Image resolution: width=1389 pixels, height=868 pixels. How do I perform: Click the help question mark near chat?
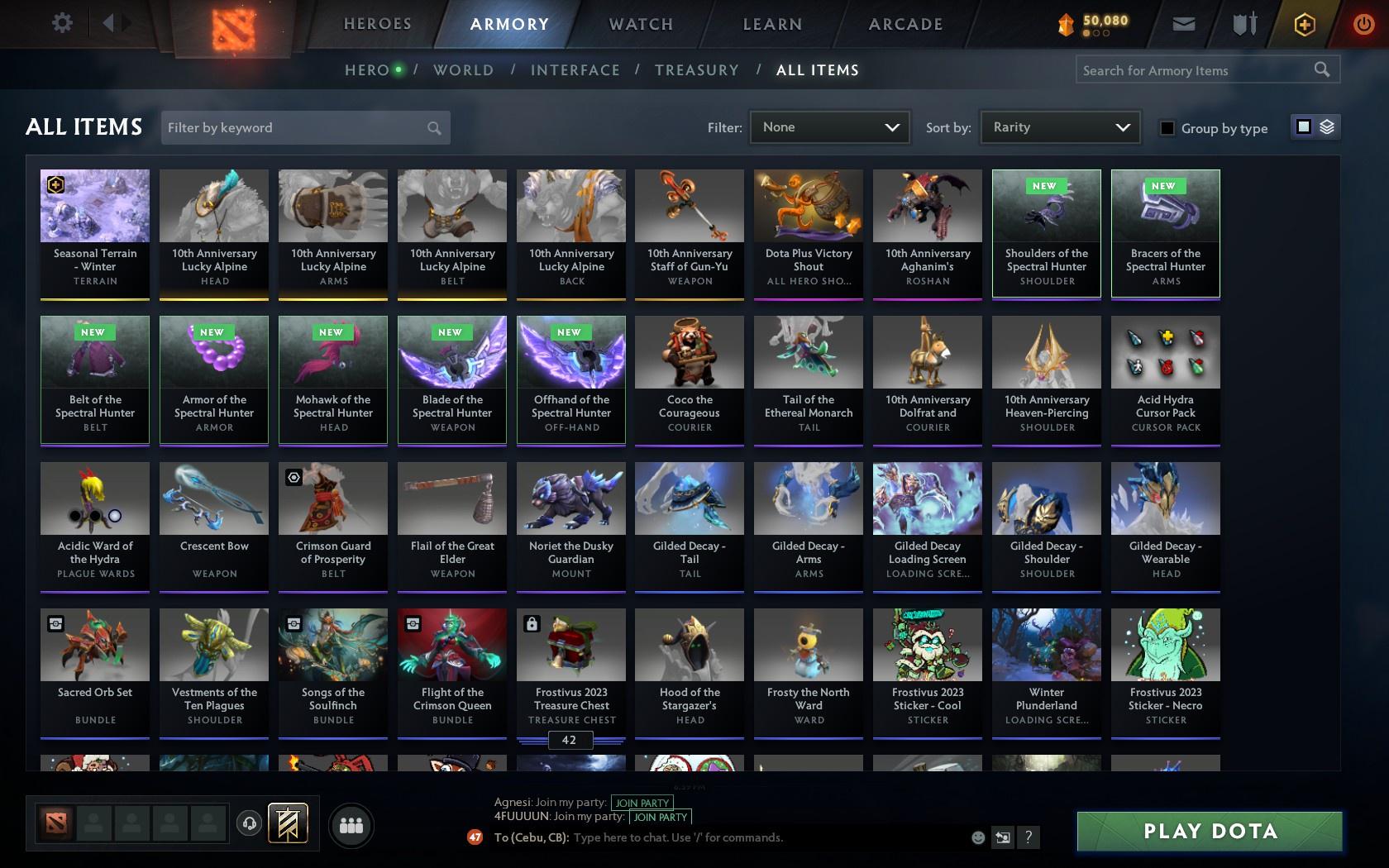coord(1028,837)
